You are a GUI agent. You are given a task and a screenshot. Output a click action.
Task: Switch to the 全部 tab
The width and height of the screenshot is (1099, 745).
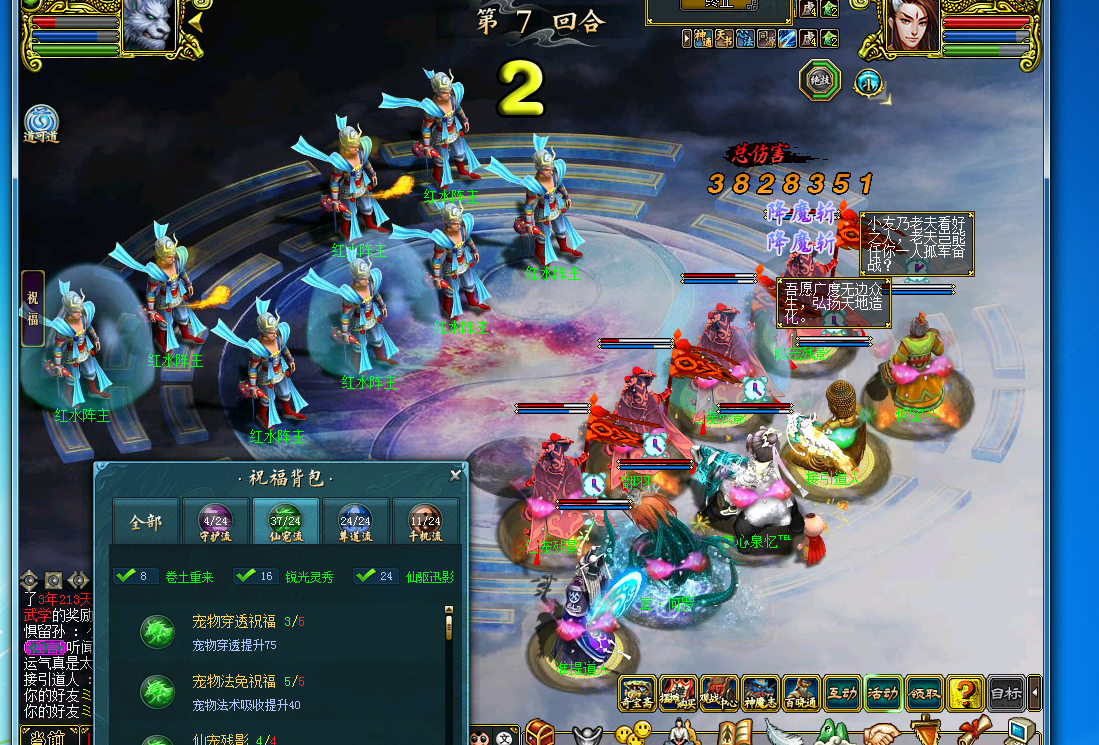pos(146,522)
